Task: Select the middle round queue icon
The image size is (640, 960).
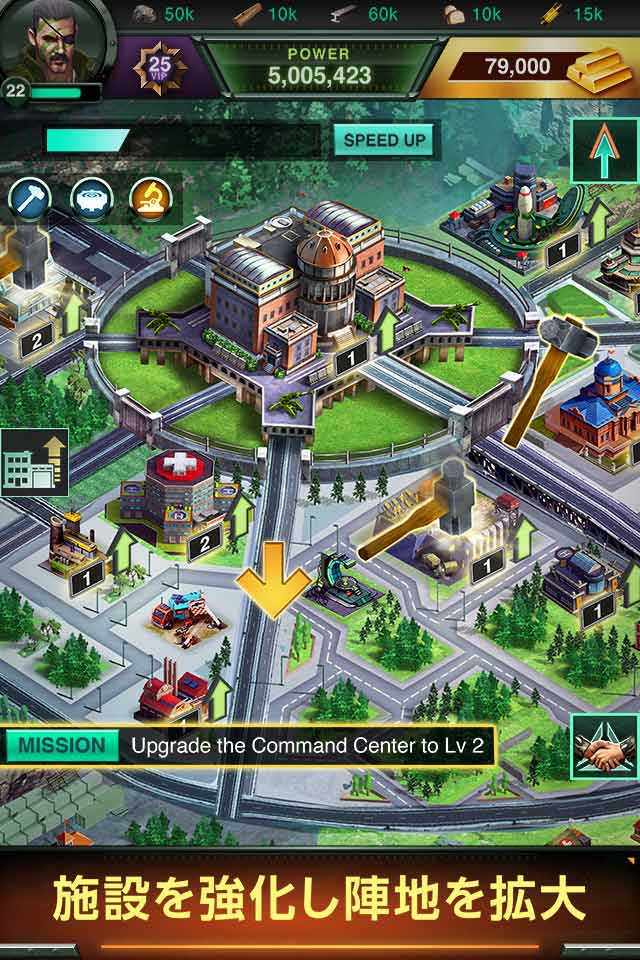Action: [91, 200]
